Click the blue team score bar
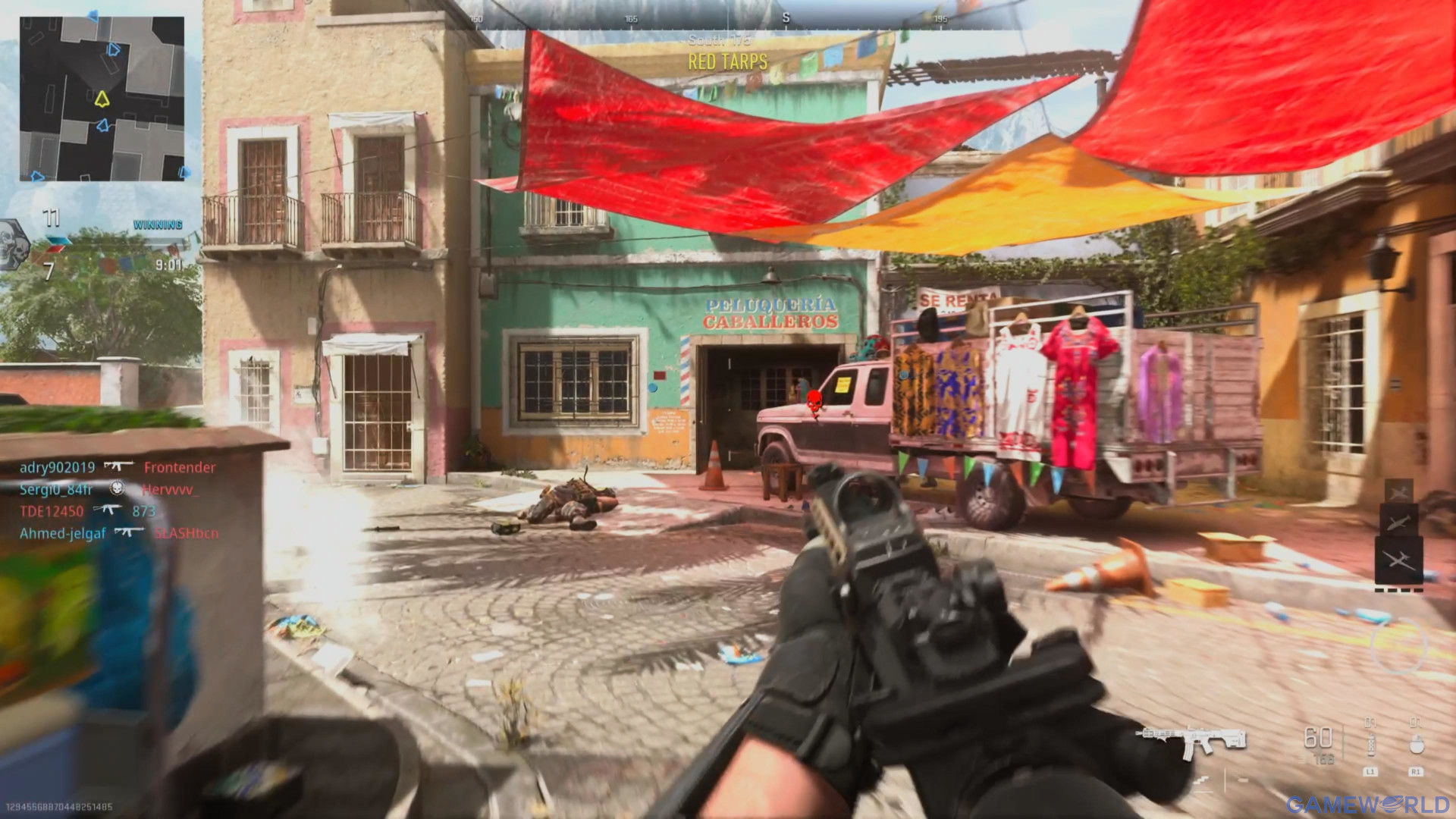The height and width of the screenshot is (819, 1456). 58,242
